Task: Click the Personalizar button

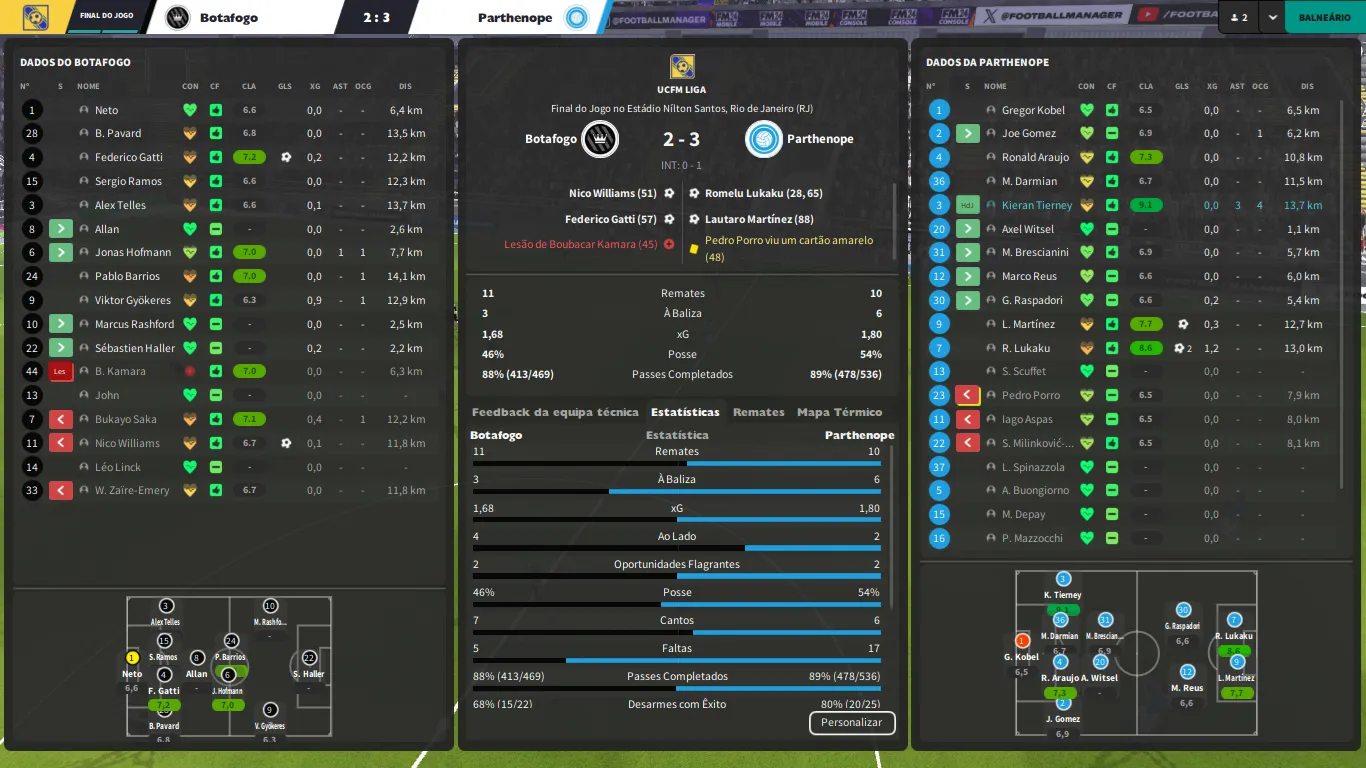Action: pyautogui.click(x=851, y=722)
